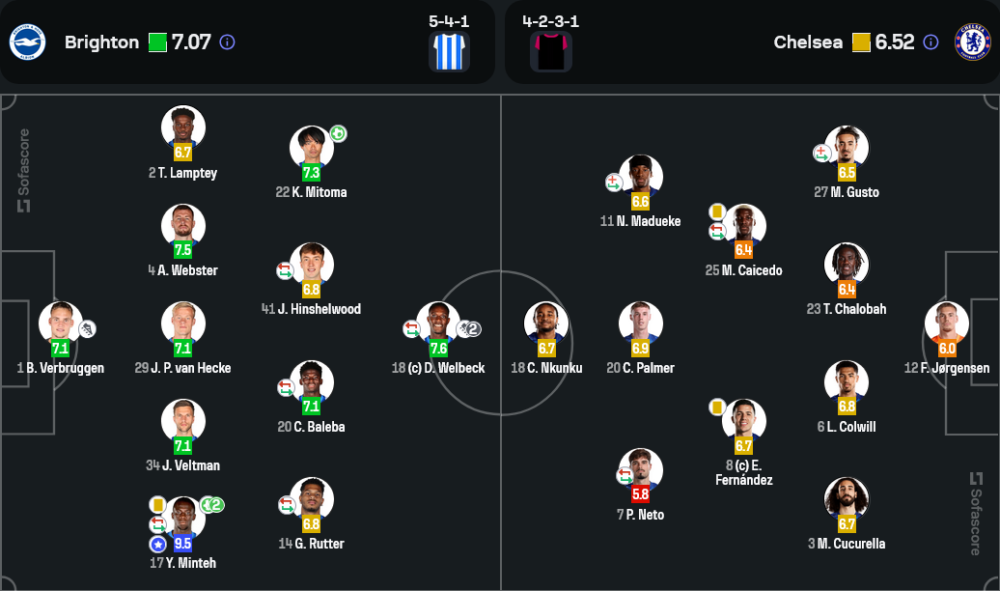Choose T. Lamptey's avatar
1000x591 pixels.
click(183, 128)
